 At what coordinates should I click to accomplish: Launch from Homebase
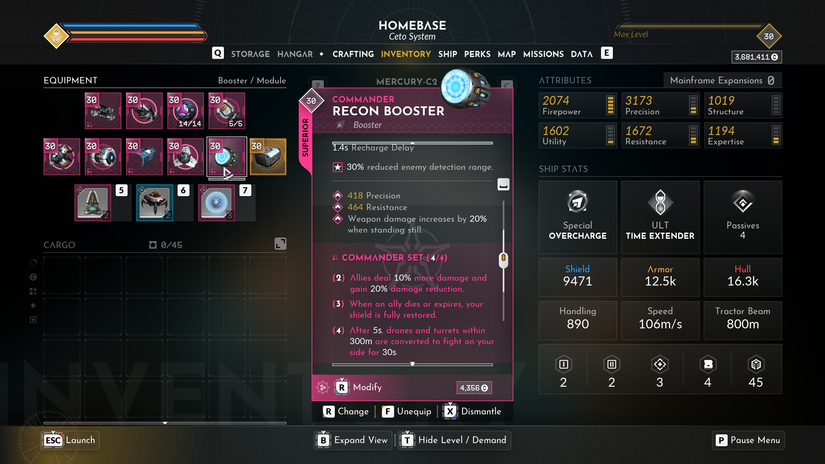pos(70,440)
